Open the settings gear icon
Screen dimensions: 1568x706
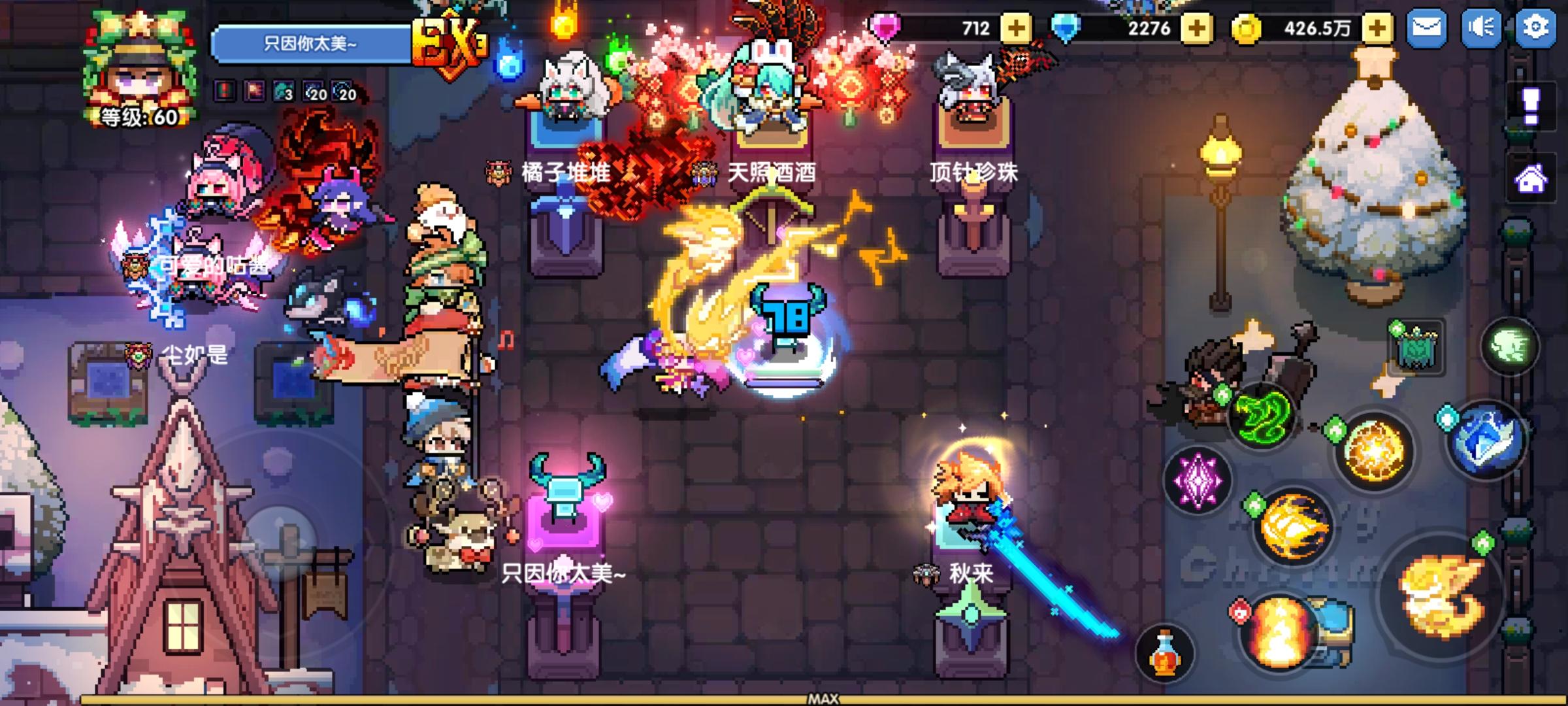coord(1537,27)
